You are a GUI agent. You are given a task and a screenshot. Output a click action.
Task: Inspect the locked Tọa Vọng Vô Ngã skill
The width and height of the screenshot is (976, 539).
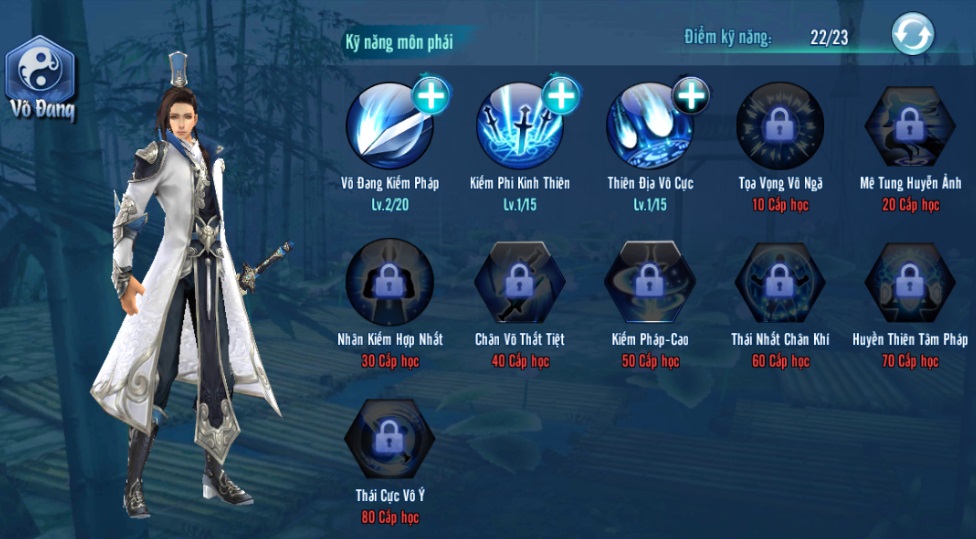[779, 125]
